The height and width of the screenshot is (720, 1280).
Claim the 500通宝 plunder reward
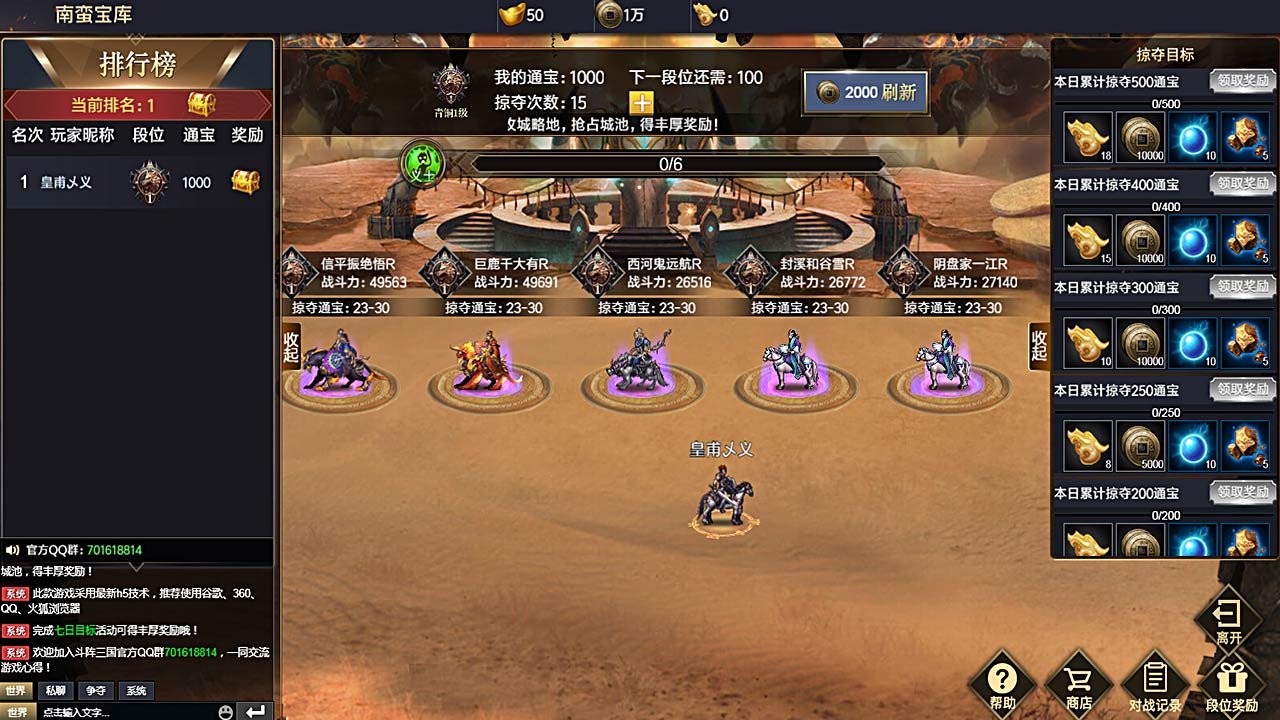point(1242,81)
